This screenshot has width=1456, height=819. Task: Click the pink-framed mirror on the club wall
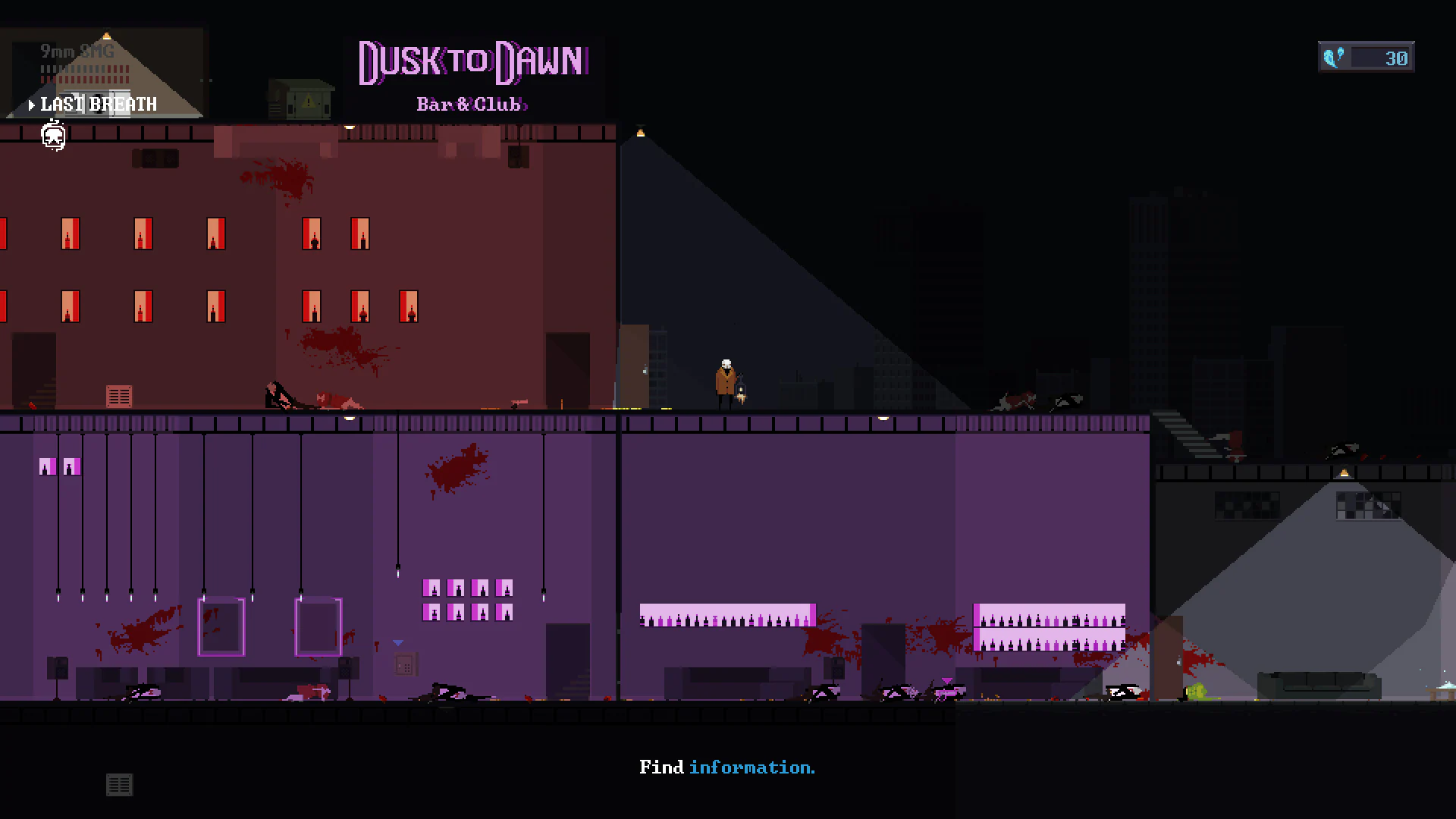point(221,624)
